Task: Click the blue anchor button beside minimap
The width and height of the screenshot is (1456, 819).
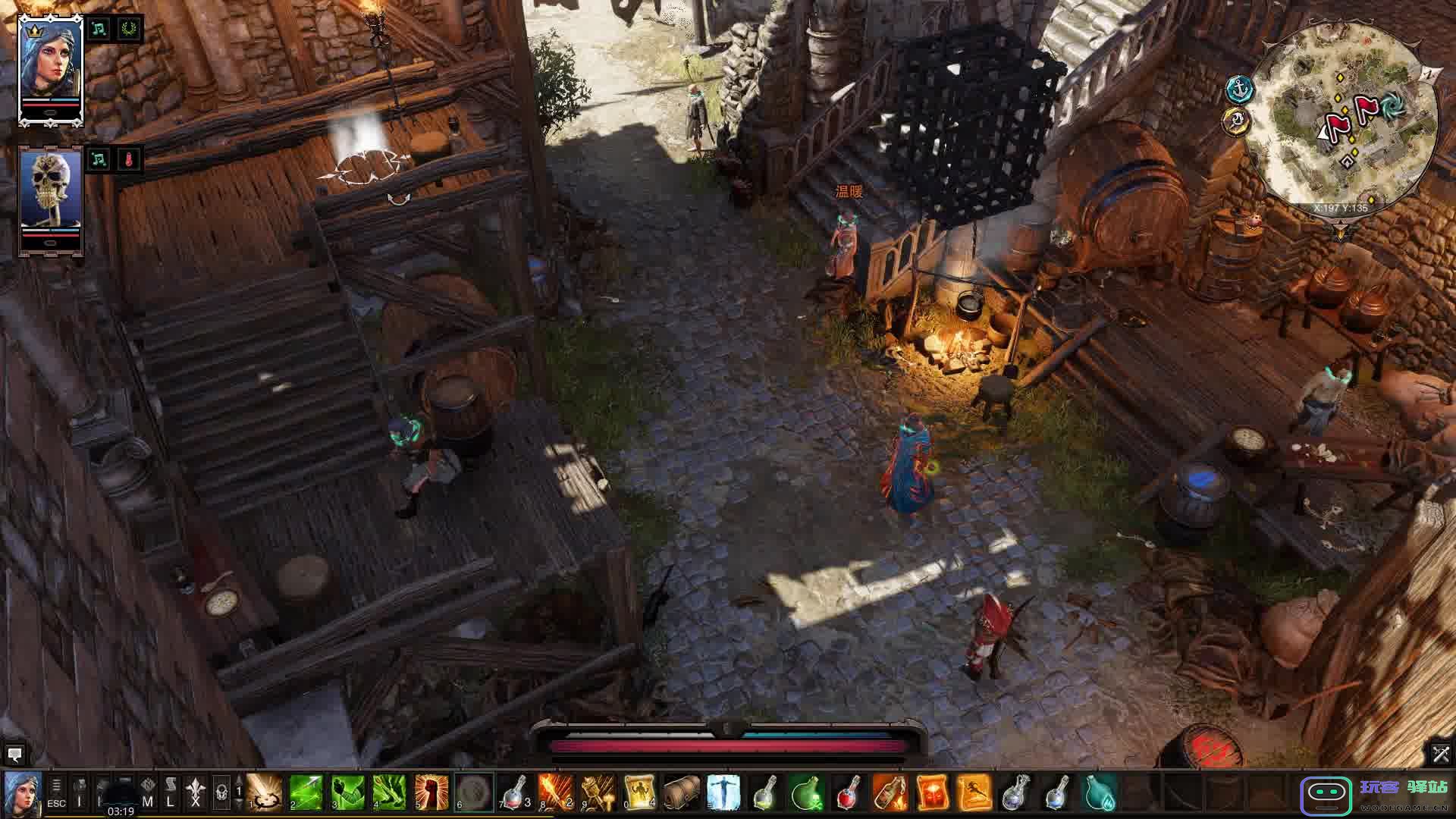Action: 1238,89
